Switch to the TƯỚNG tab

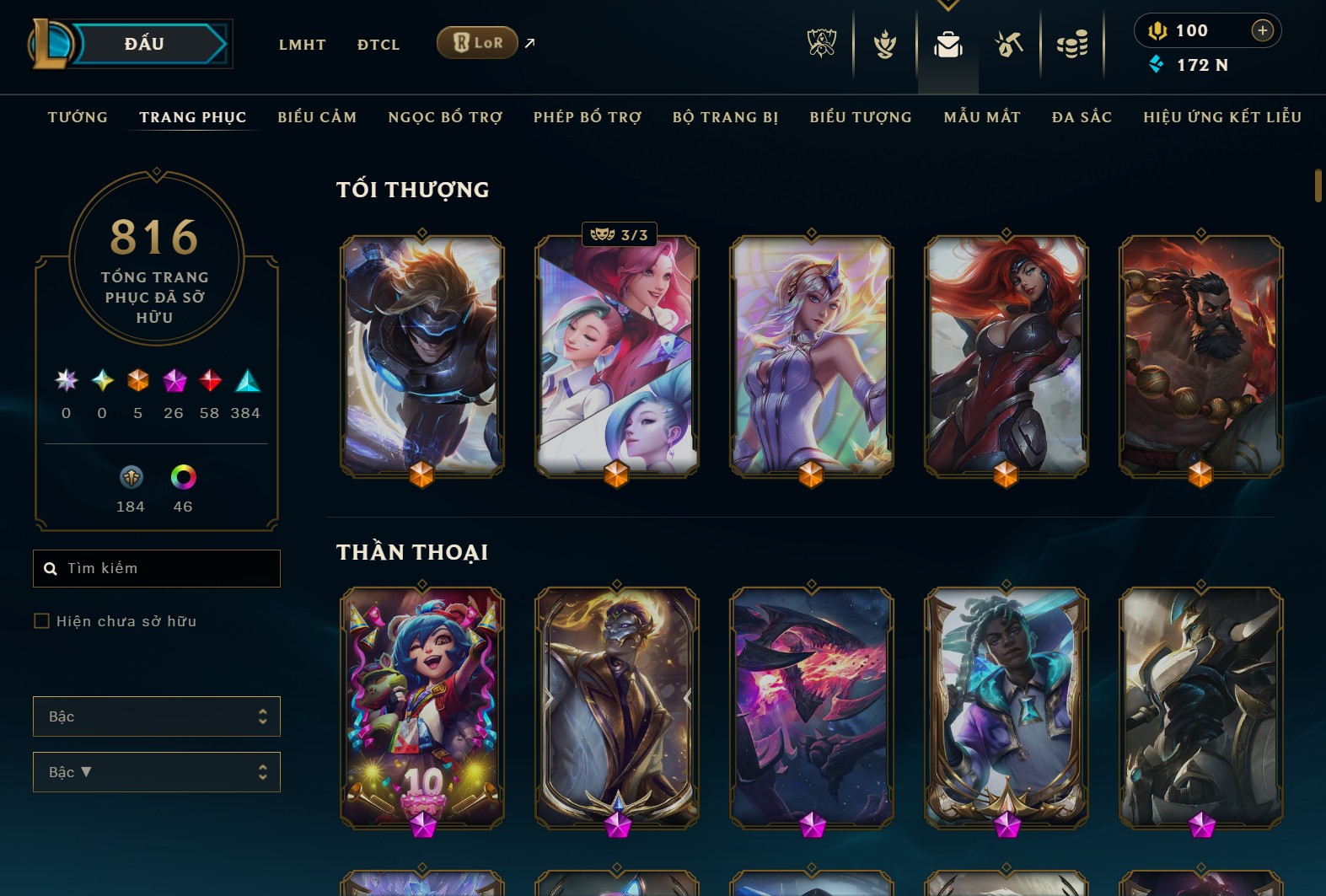pyautogui.click(x=77, y=117)
